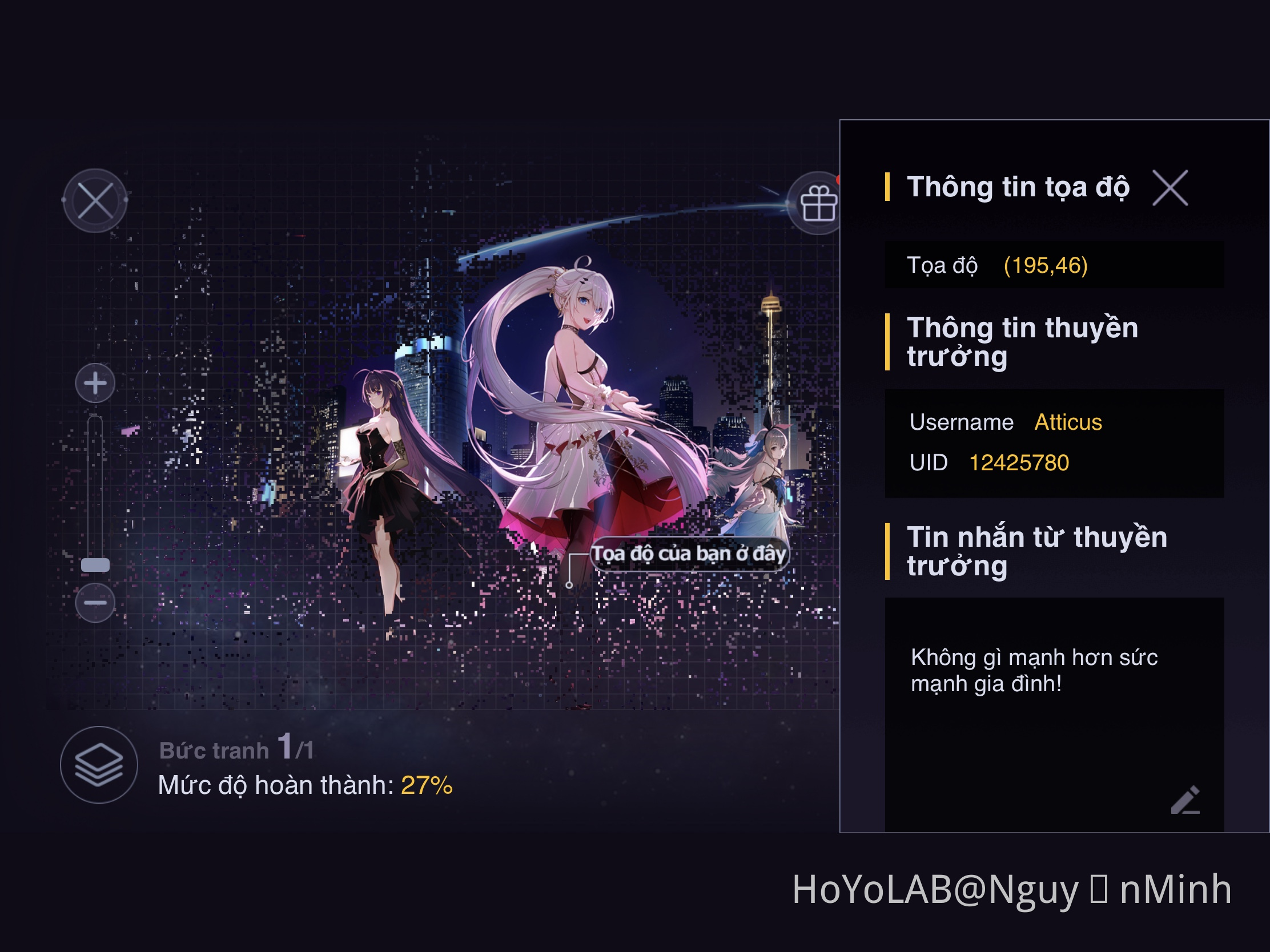The image size is (1270, 952).
Task: Click the coordinate marker pin on the painting
Action: [x=570, y=586]
